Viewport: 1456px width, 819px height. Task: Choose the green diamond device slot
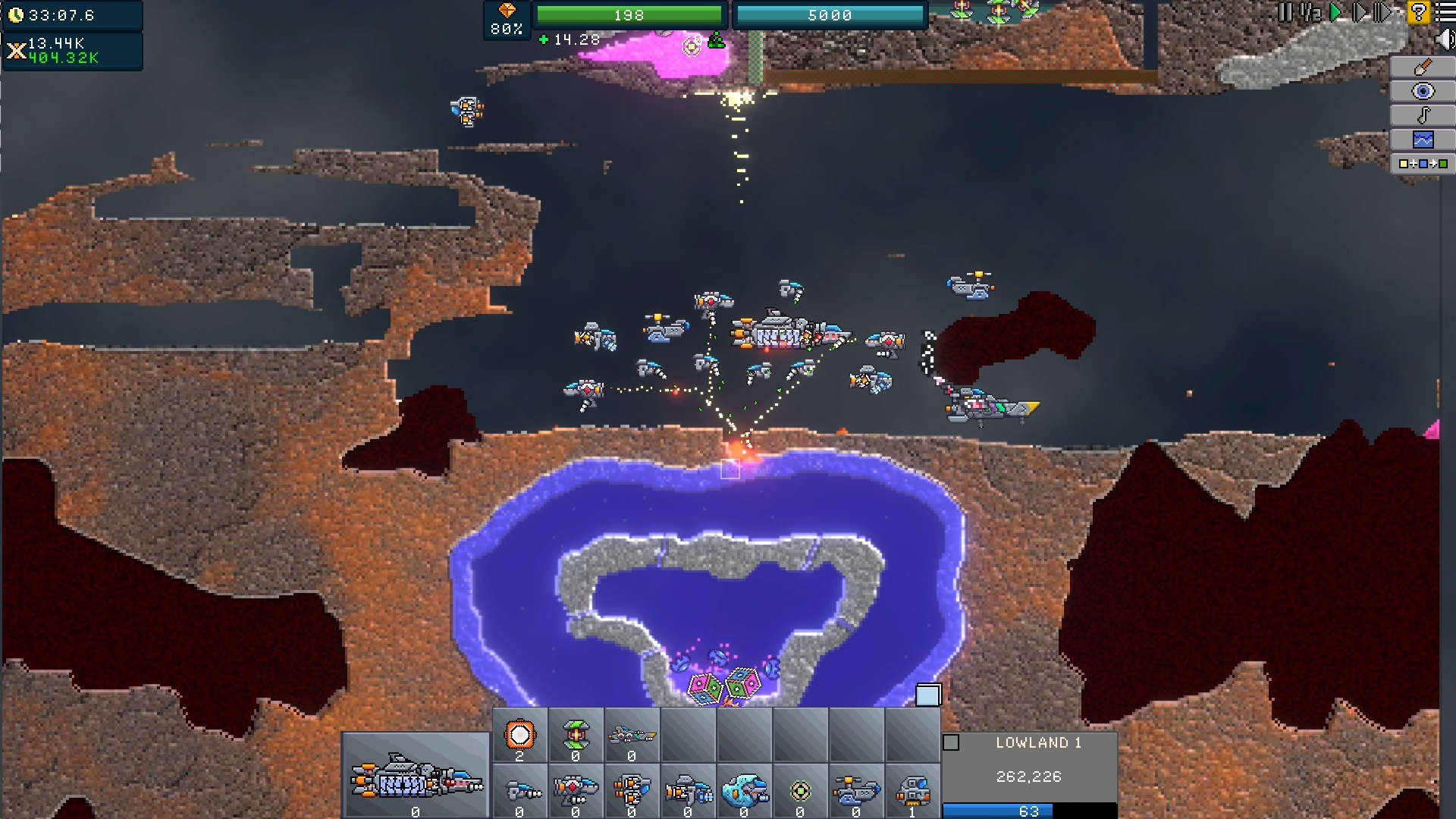point(576,735)
